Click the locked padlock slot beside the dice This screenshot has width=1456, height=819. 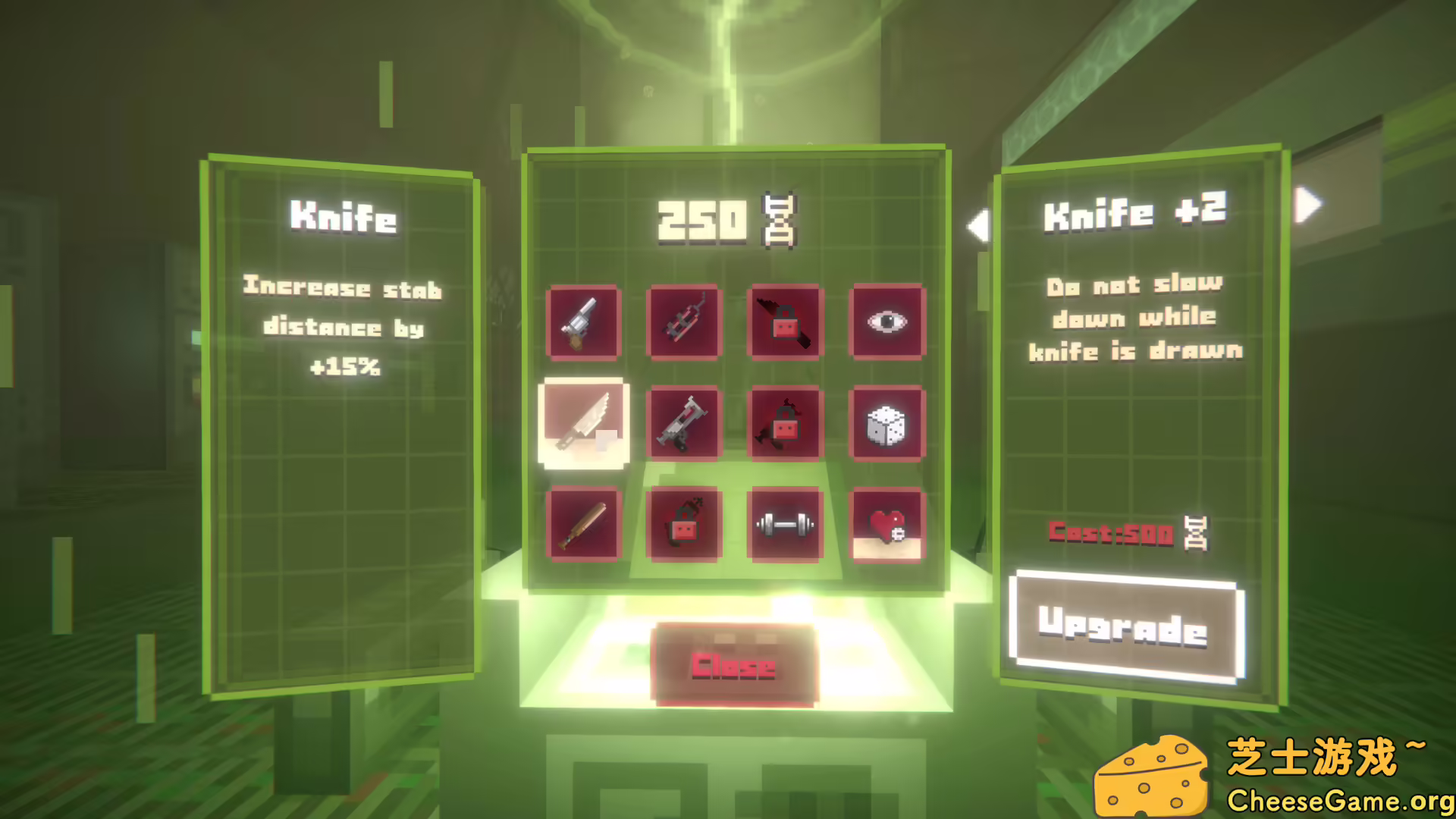coord(785,423)
